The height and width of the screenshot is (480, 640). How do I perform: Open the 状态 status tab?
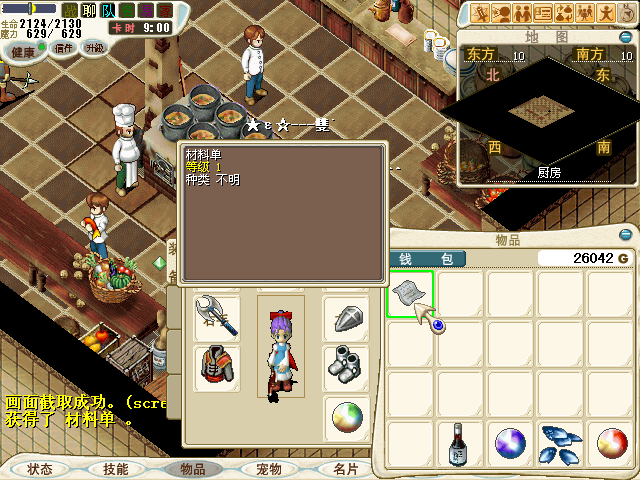pos(40,468)
